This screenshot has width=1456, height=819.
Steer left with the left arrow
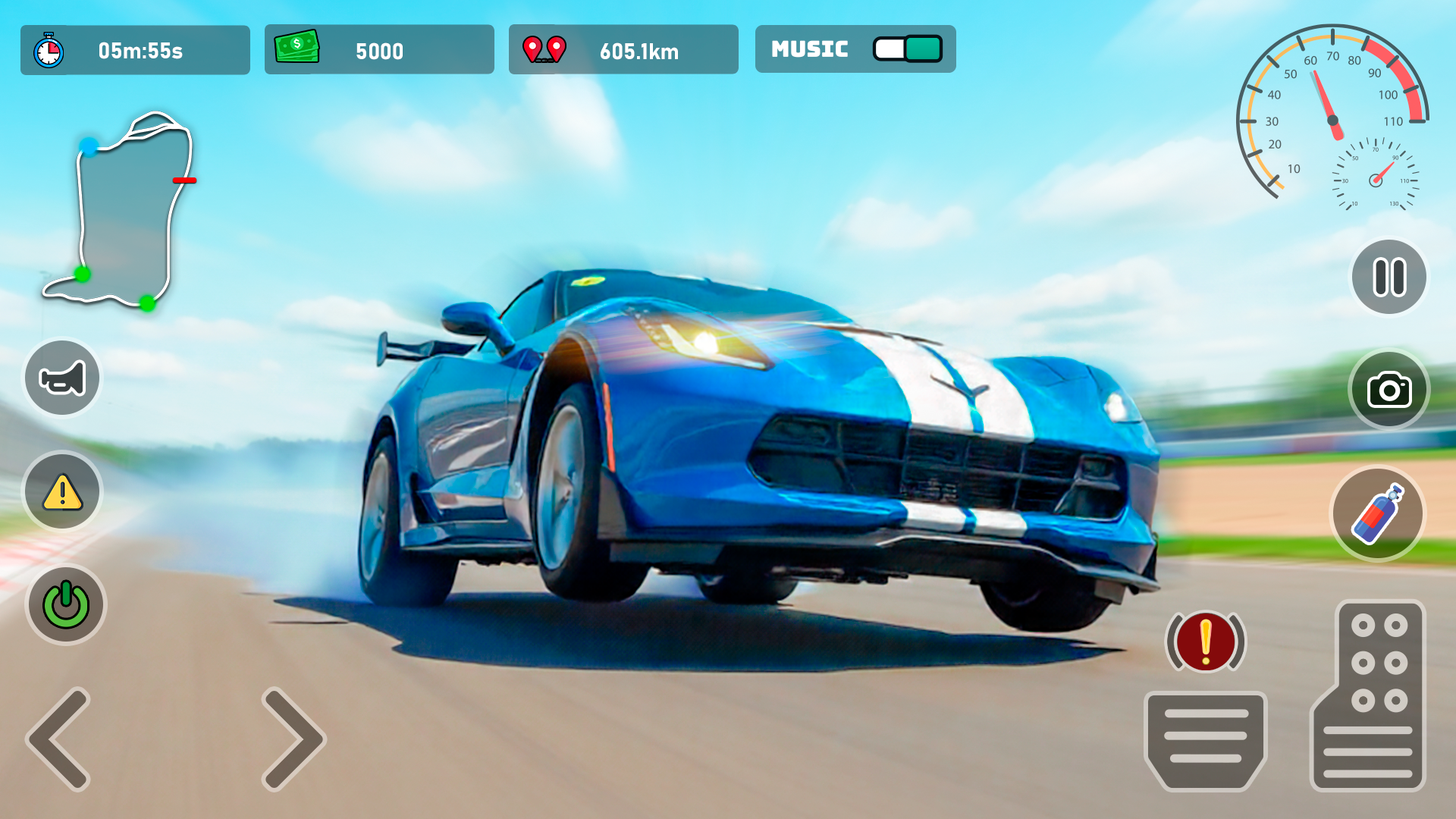coord(59,739)
